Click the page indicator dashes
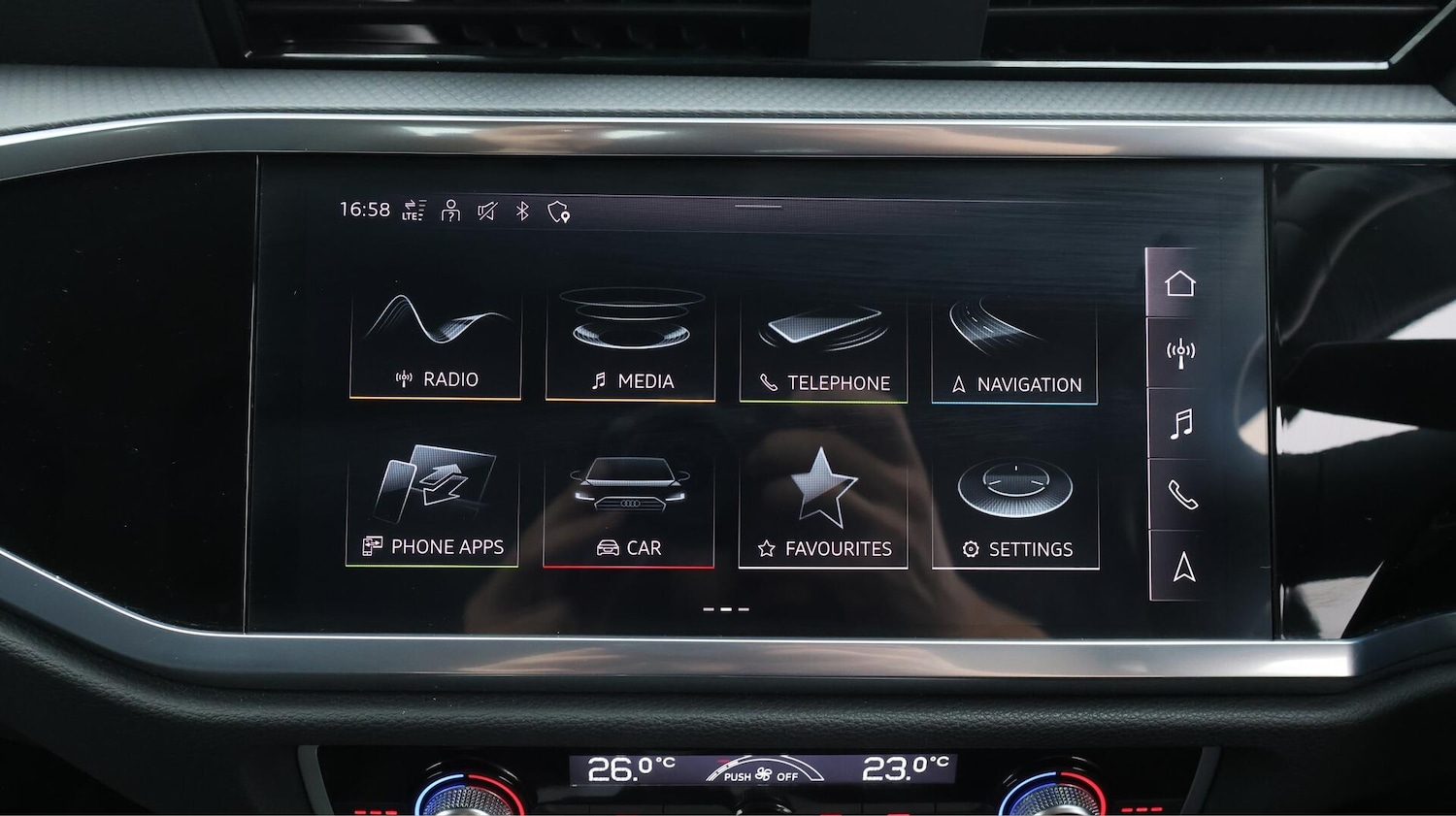The image size is (1456, 816). [726, 609]
